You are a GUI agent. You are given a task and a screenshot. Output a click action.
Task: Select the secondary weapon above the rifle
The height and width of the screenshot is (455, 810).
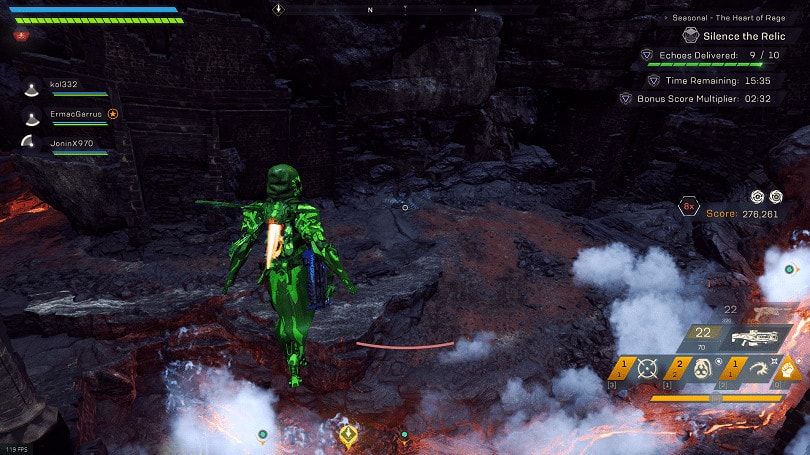coord(765,313)
